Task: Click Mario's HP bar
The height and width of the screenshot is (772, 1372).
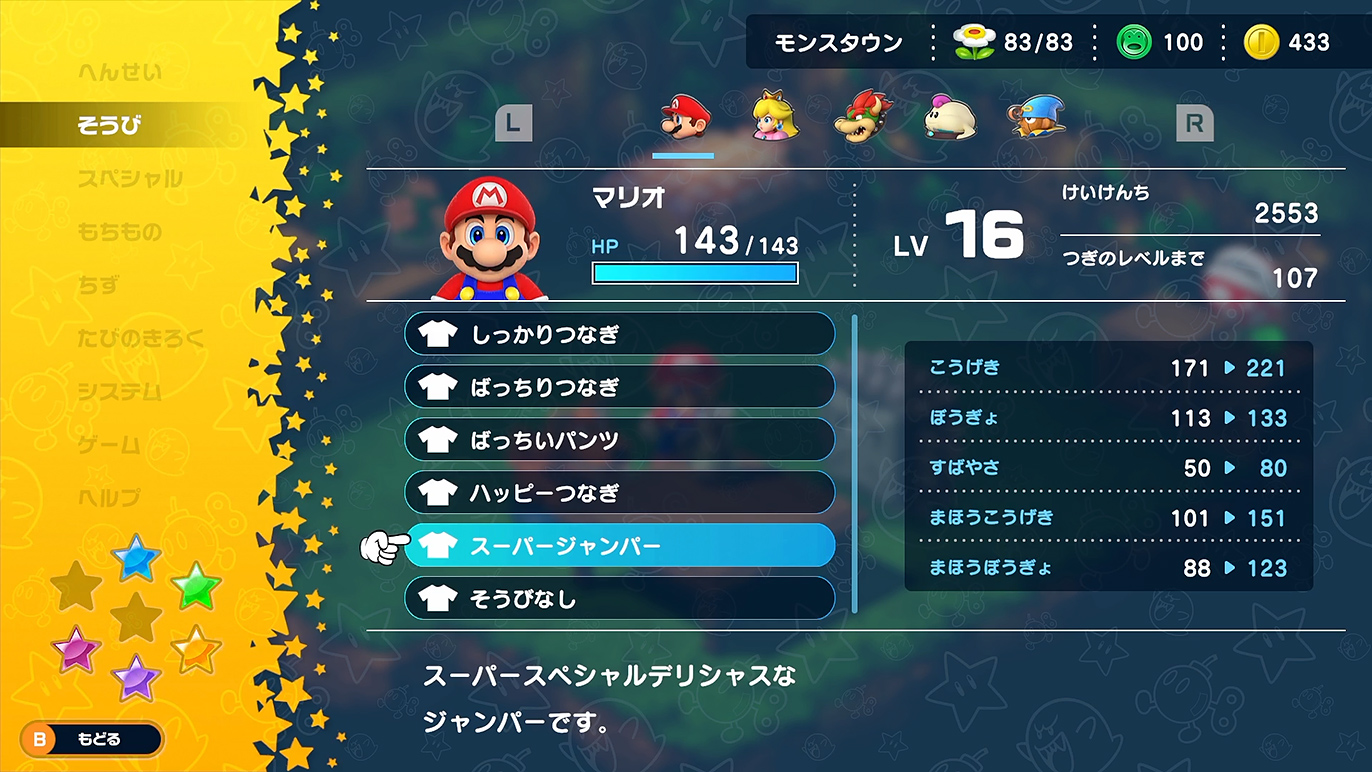Action: tap(695, 272)
